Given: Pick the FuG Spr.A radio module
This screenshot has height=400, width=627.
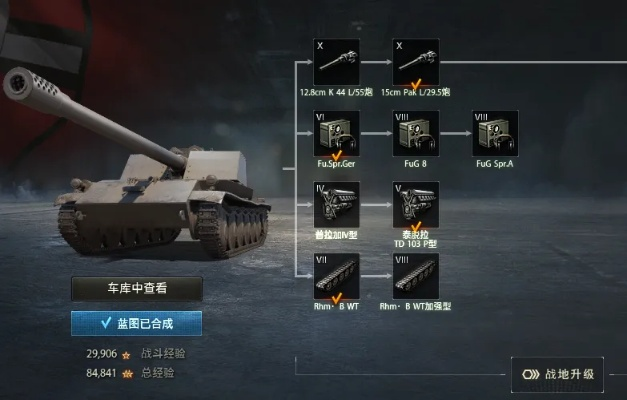Looking at the screenshot, I should point(495,133).
